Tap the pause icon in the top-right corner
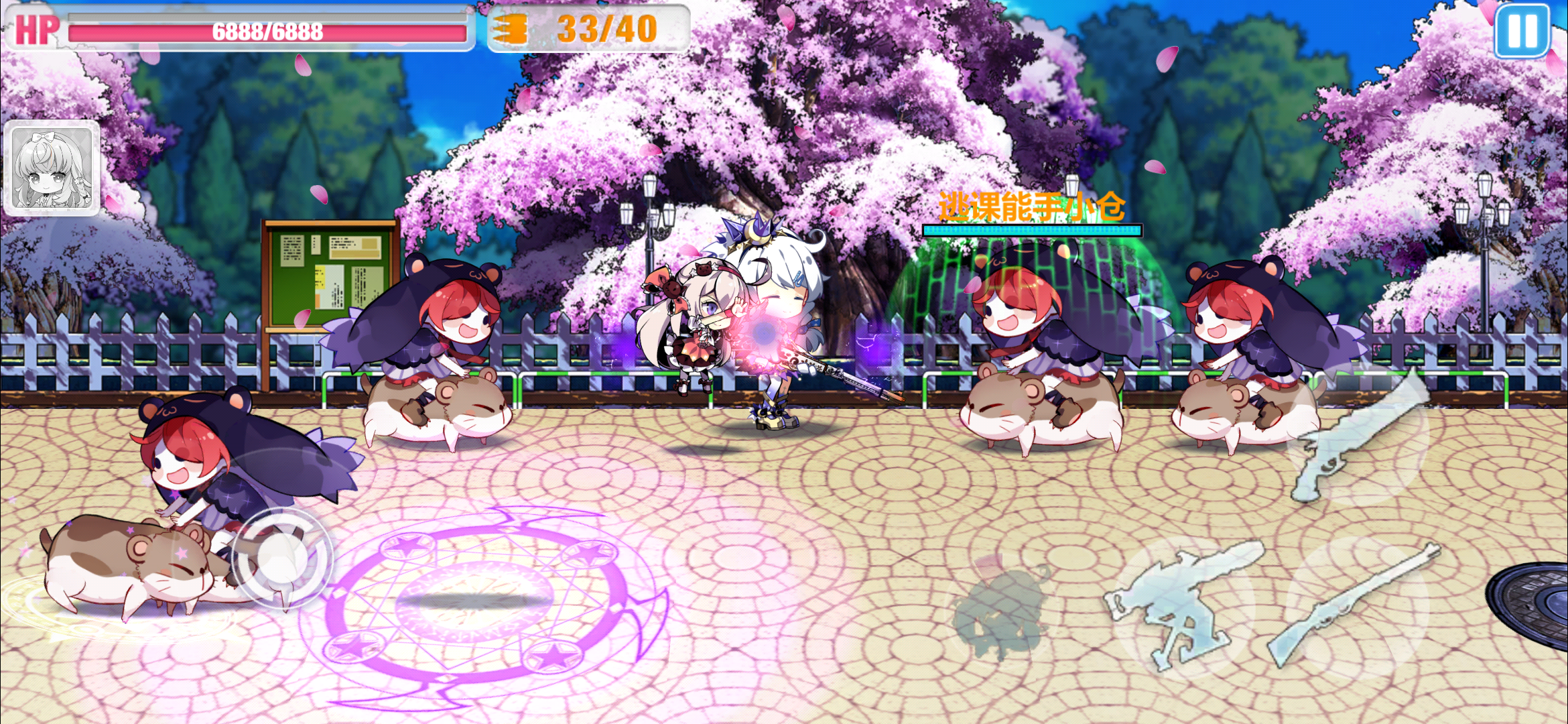This screenshot has height=724, width=1568. pyautogui.click(x=1523, y=30)
